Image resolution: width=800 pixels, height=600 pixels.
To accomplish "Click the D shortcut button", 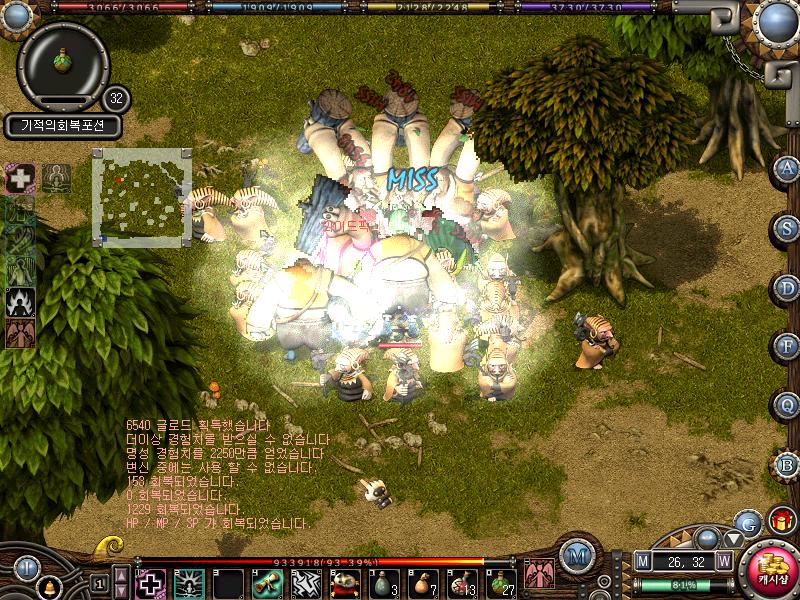I will pos(788,287).
